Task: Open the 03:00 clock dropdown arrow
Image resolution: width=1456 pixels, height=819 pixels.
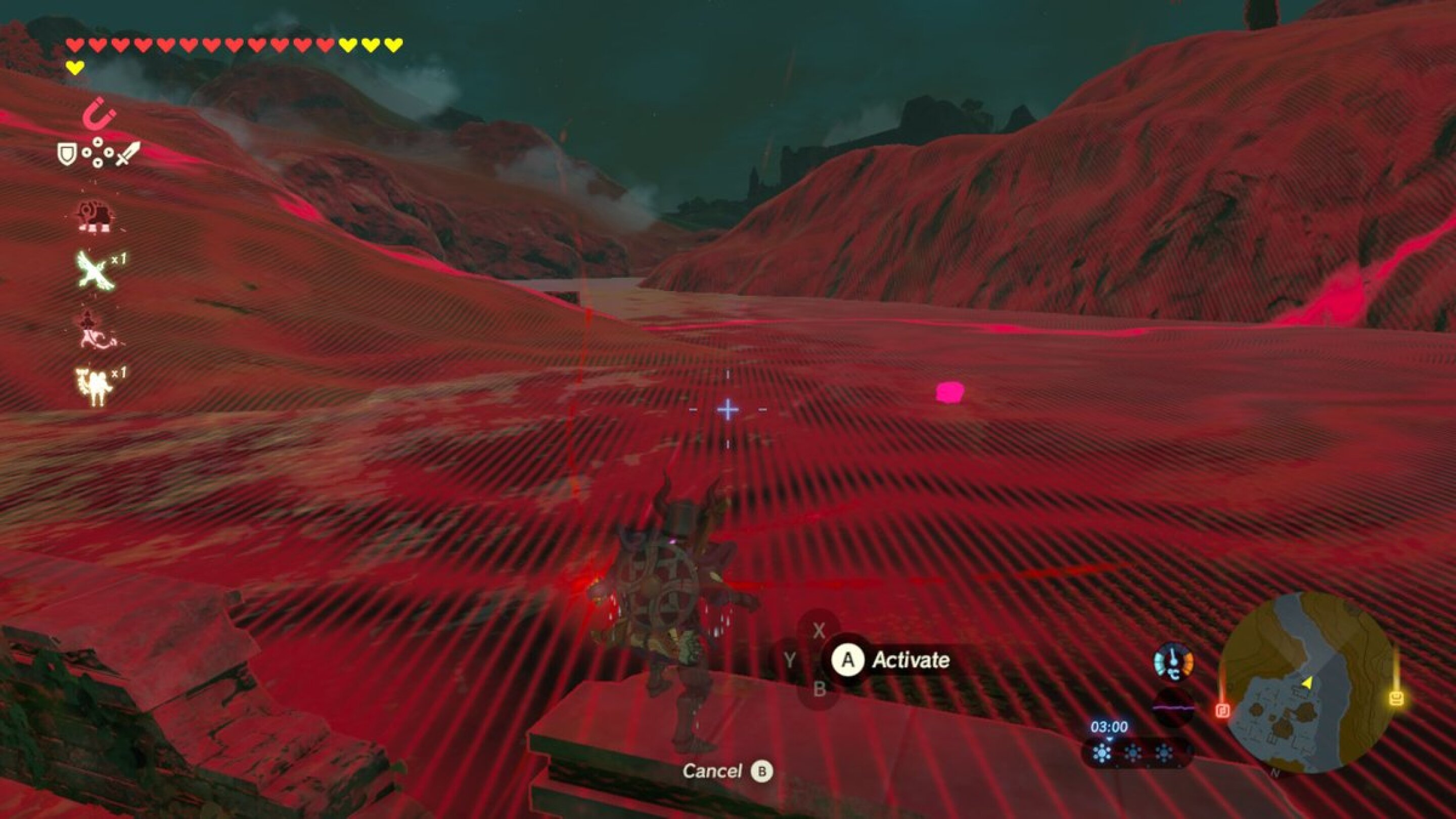Action: point(1110,739)
